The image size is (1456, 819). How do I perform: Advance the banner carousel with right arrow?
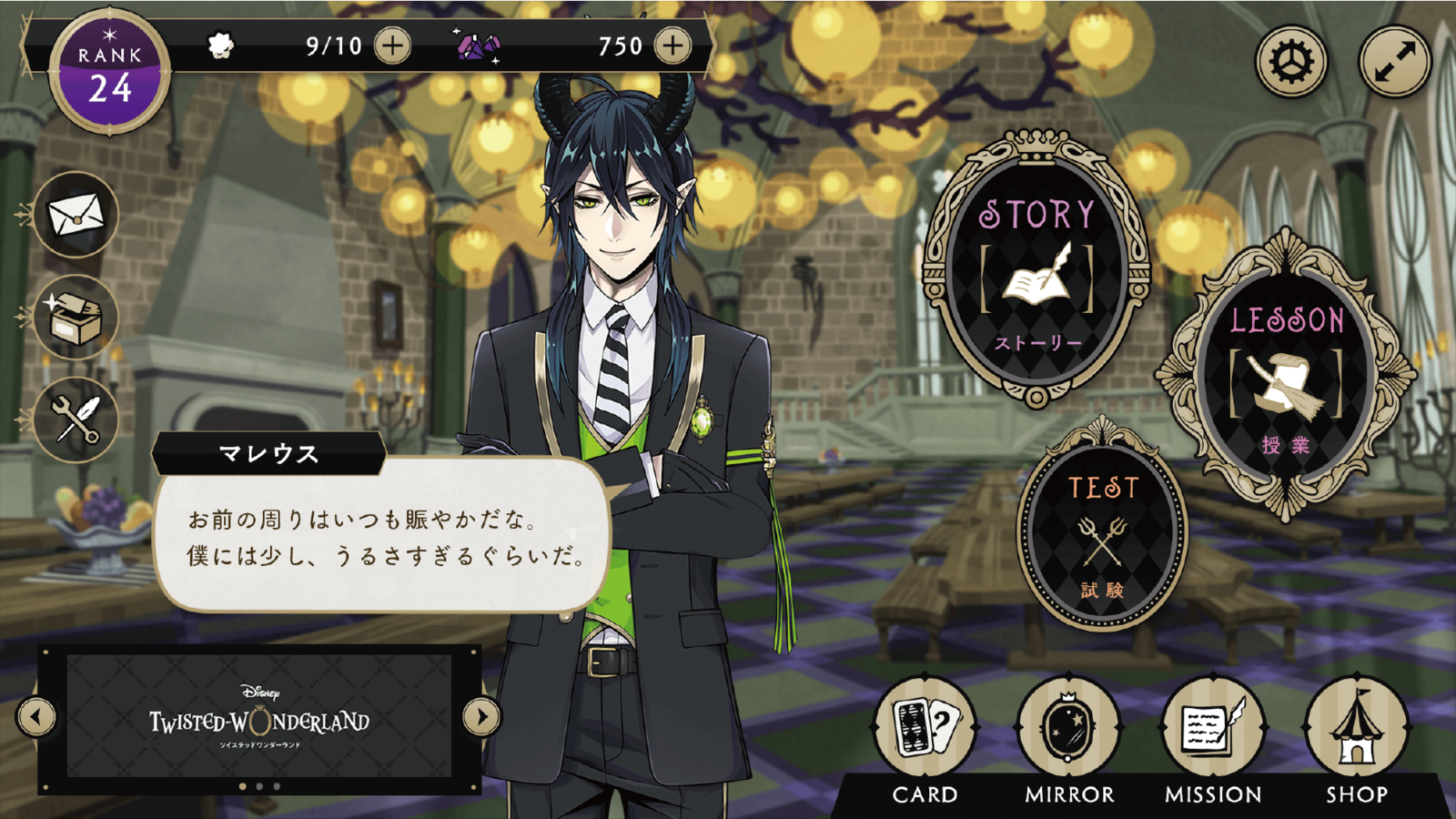[481, 716]
